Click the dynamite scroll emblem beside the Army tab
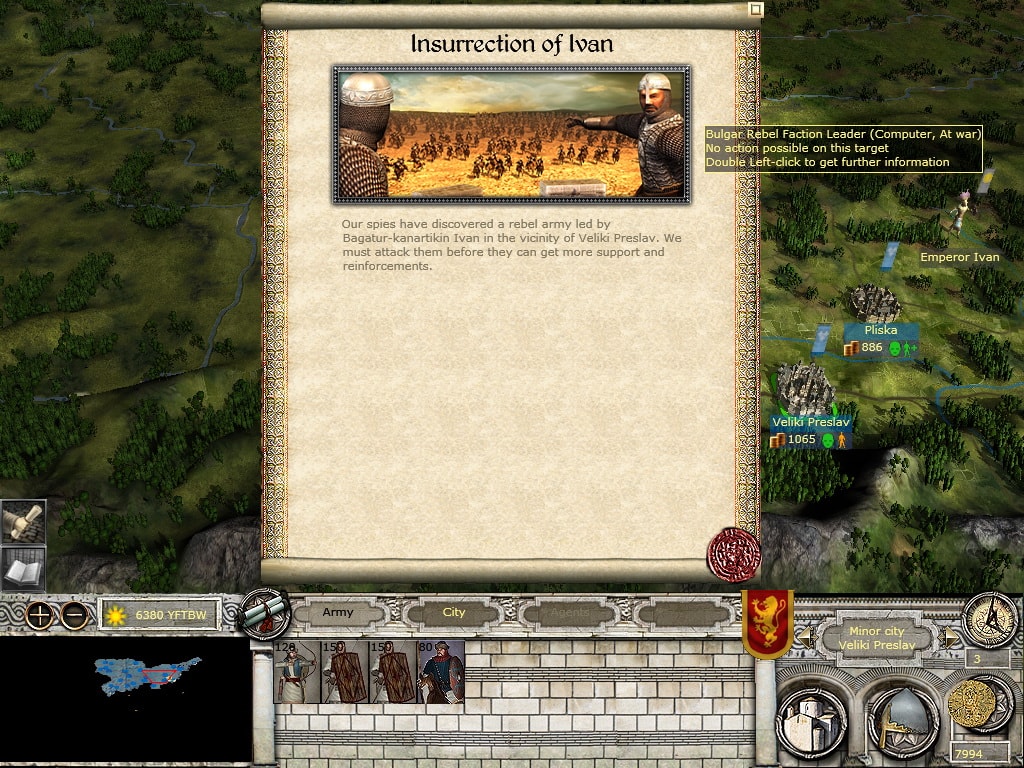The height and width of the screenshot is (768, 1024). tap(264, 614)
